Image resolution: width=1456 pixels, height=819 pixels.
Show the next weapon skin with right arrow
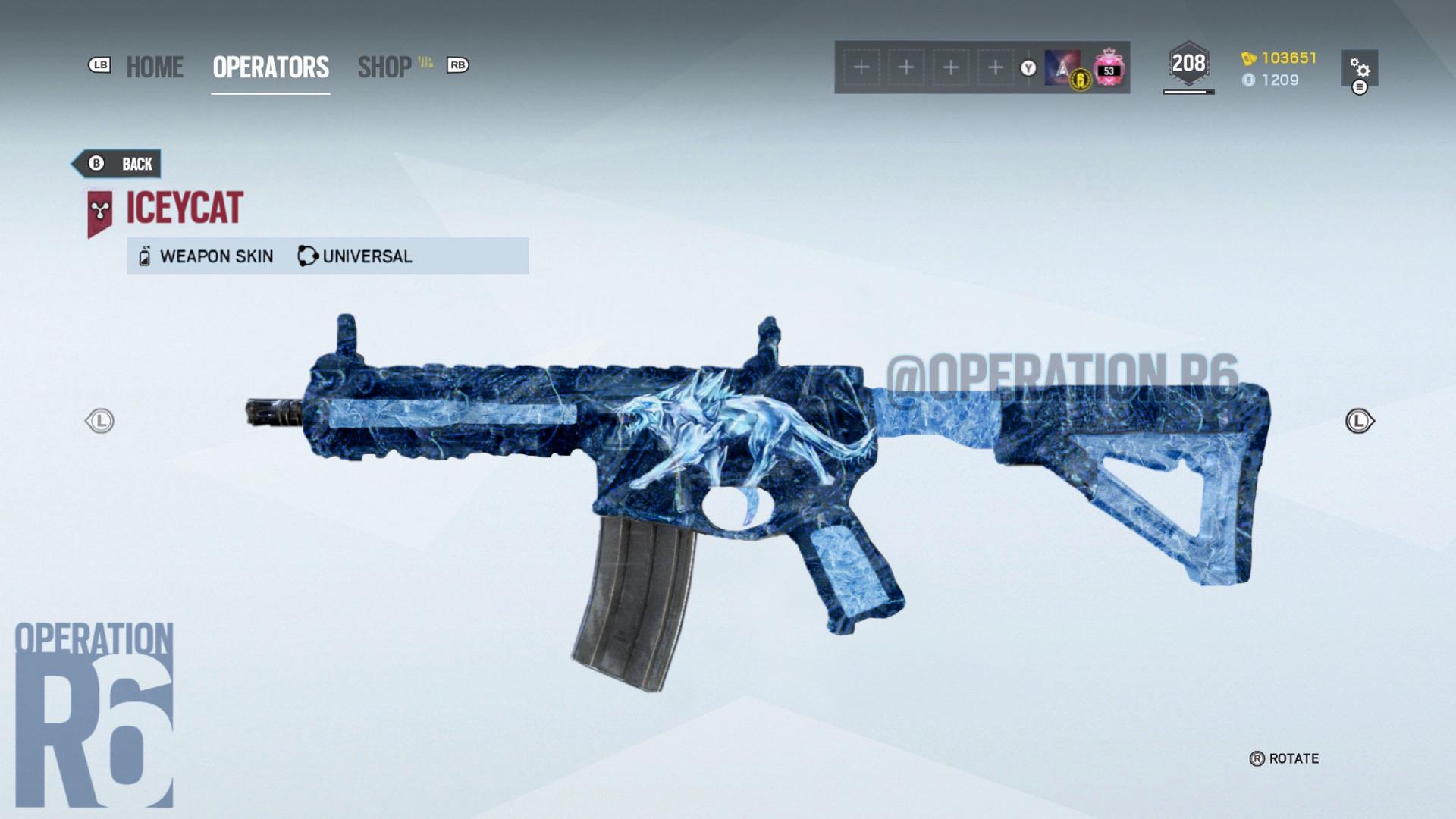click(x=1359, y=421)
